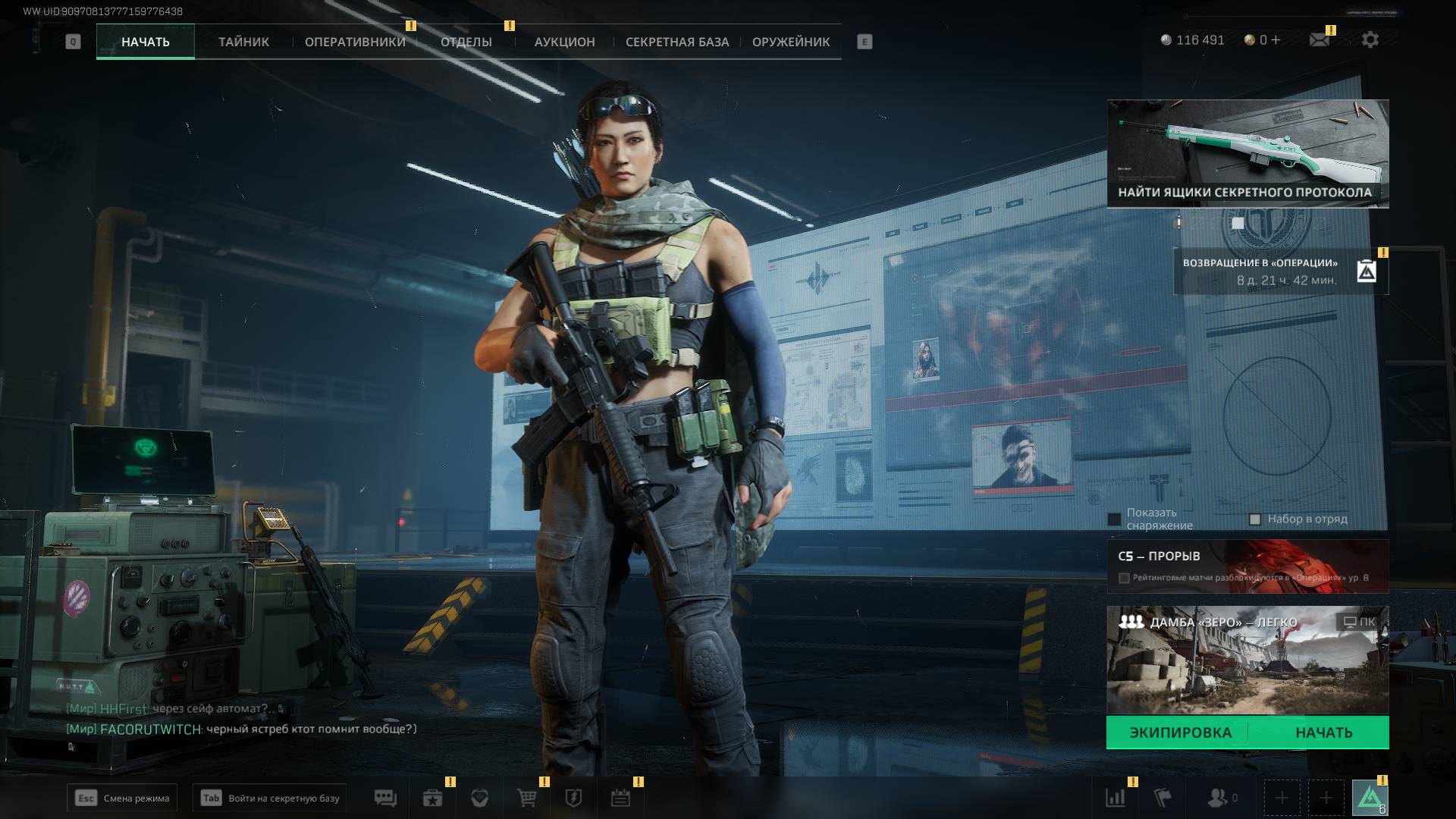The image size is (1456, 819).
Task: Open the mail envelope inbox
Action: pos(1319,40)
